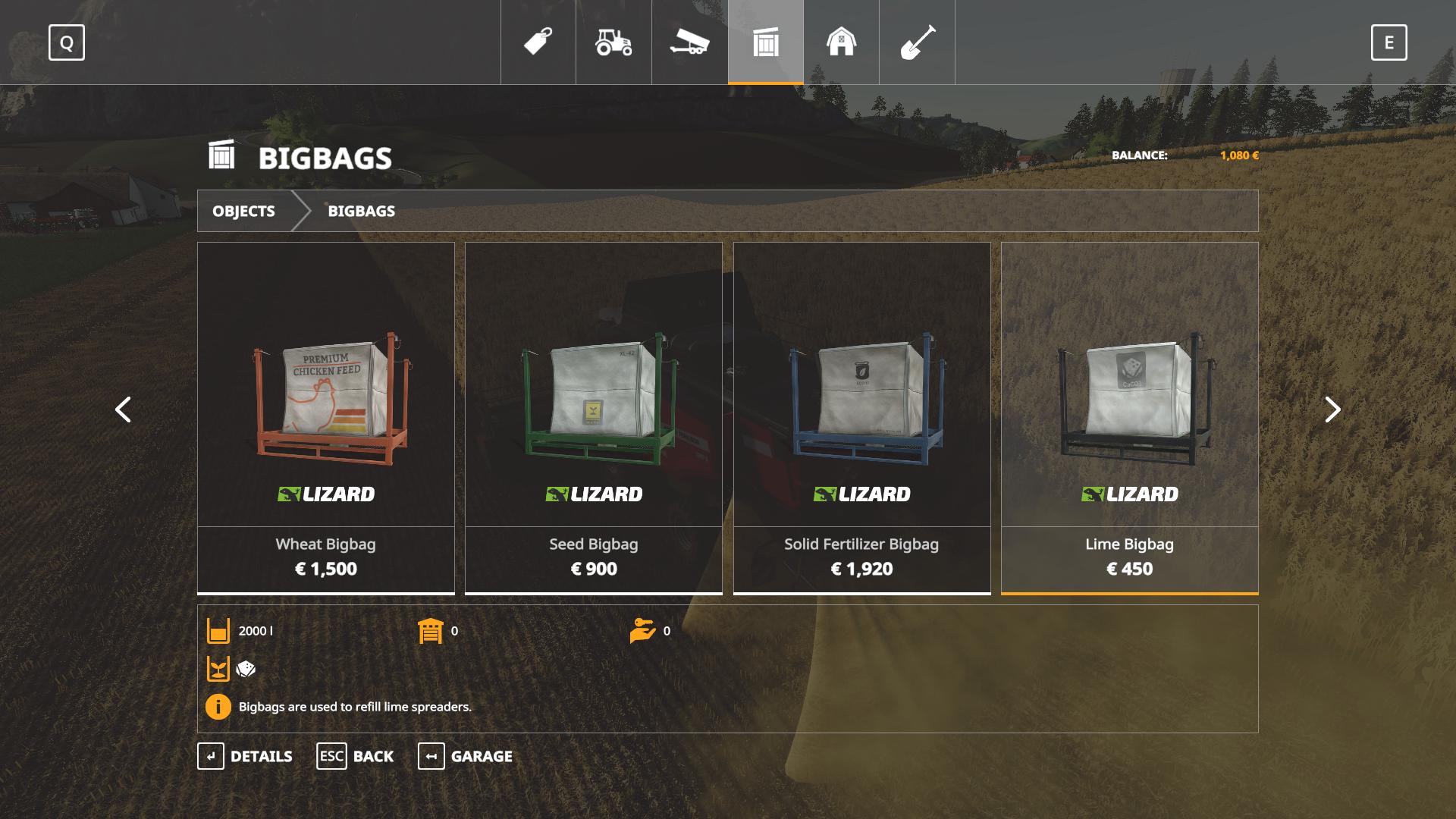
Task: Show next items with right arrow
Action: point(1332,409)
